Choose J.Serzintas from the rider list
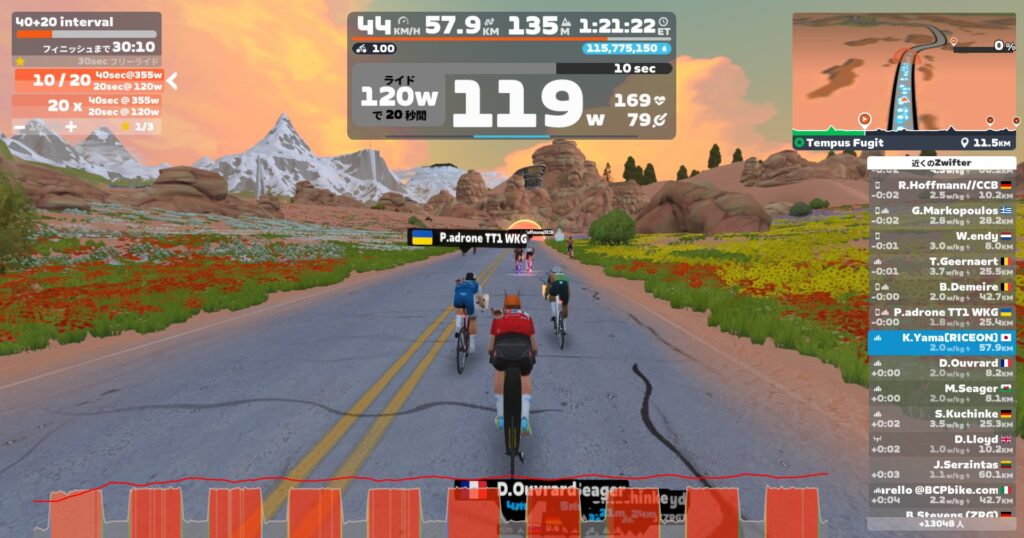The width and height of the screenshot is (1024, 538). (x=941, y=469)
